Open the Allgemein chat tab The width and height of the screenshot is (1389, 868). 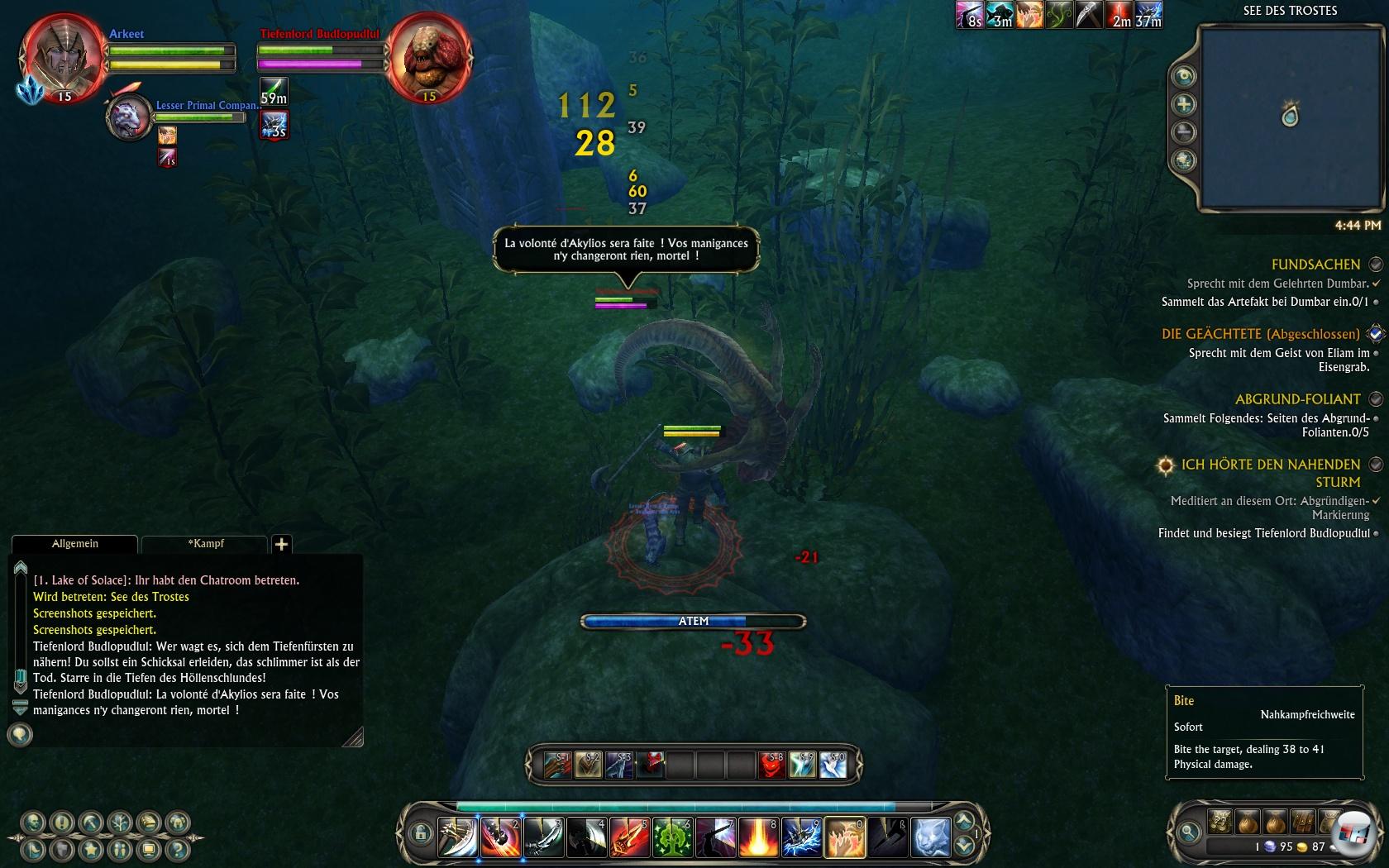click(74, 544)
